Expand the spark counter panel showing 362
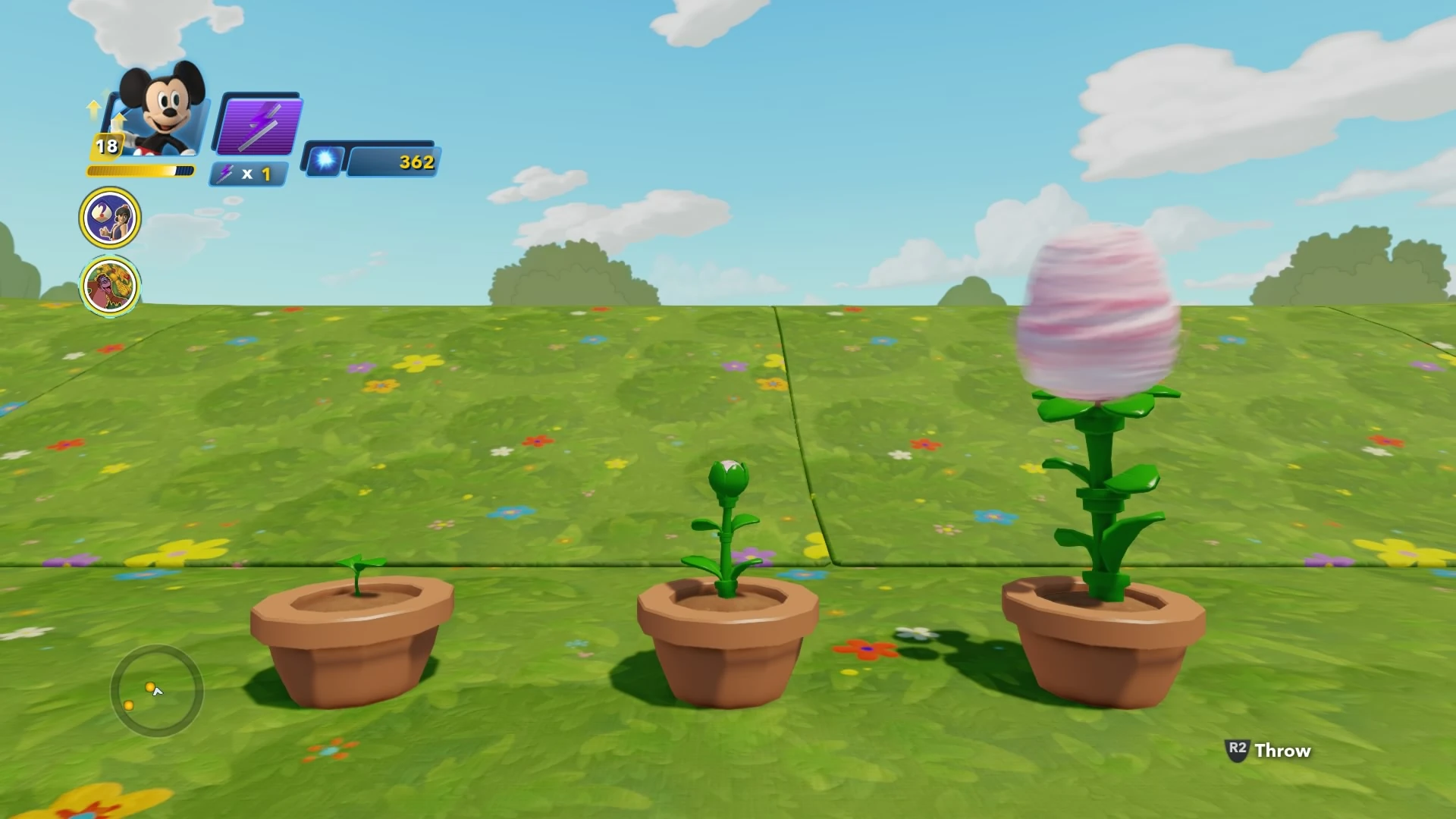Viewport: 1456px width, 819px height. (391, 161)
